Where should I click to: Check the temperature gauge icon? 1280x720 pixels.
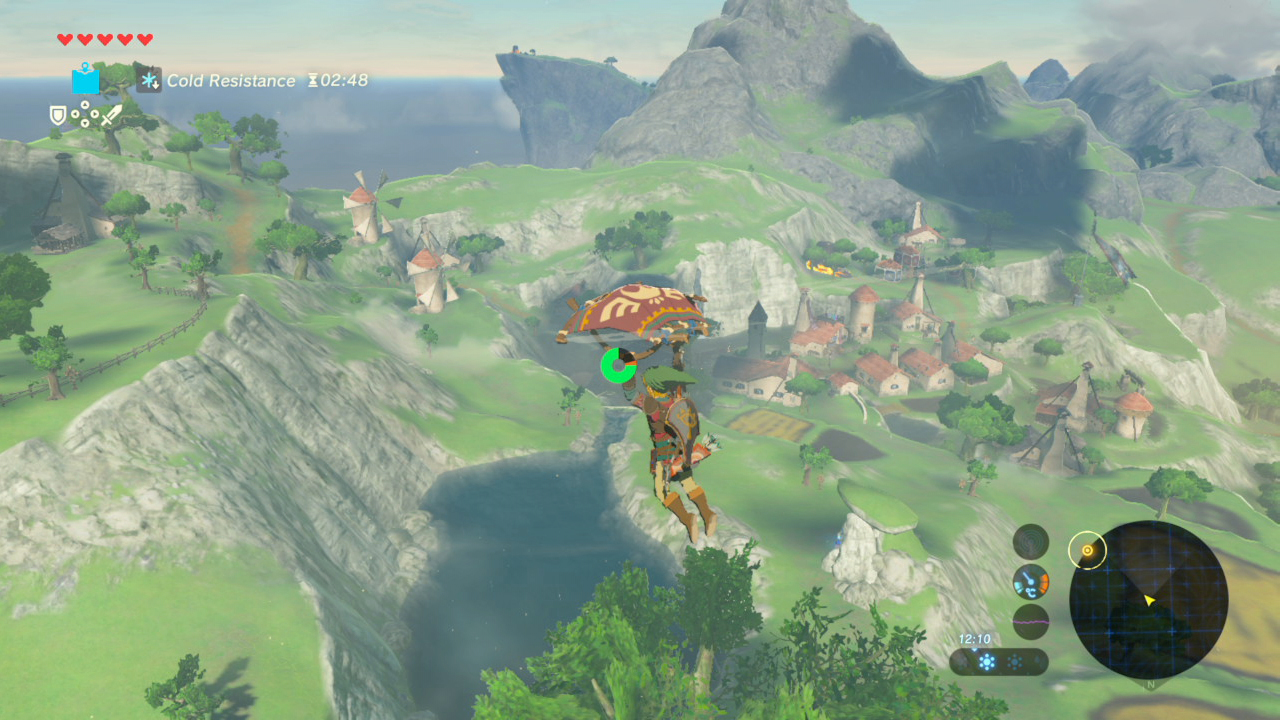[x=1030, y=581]
